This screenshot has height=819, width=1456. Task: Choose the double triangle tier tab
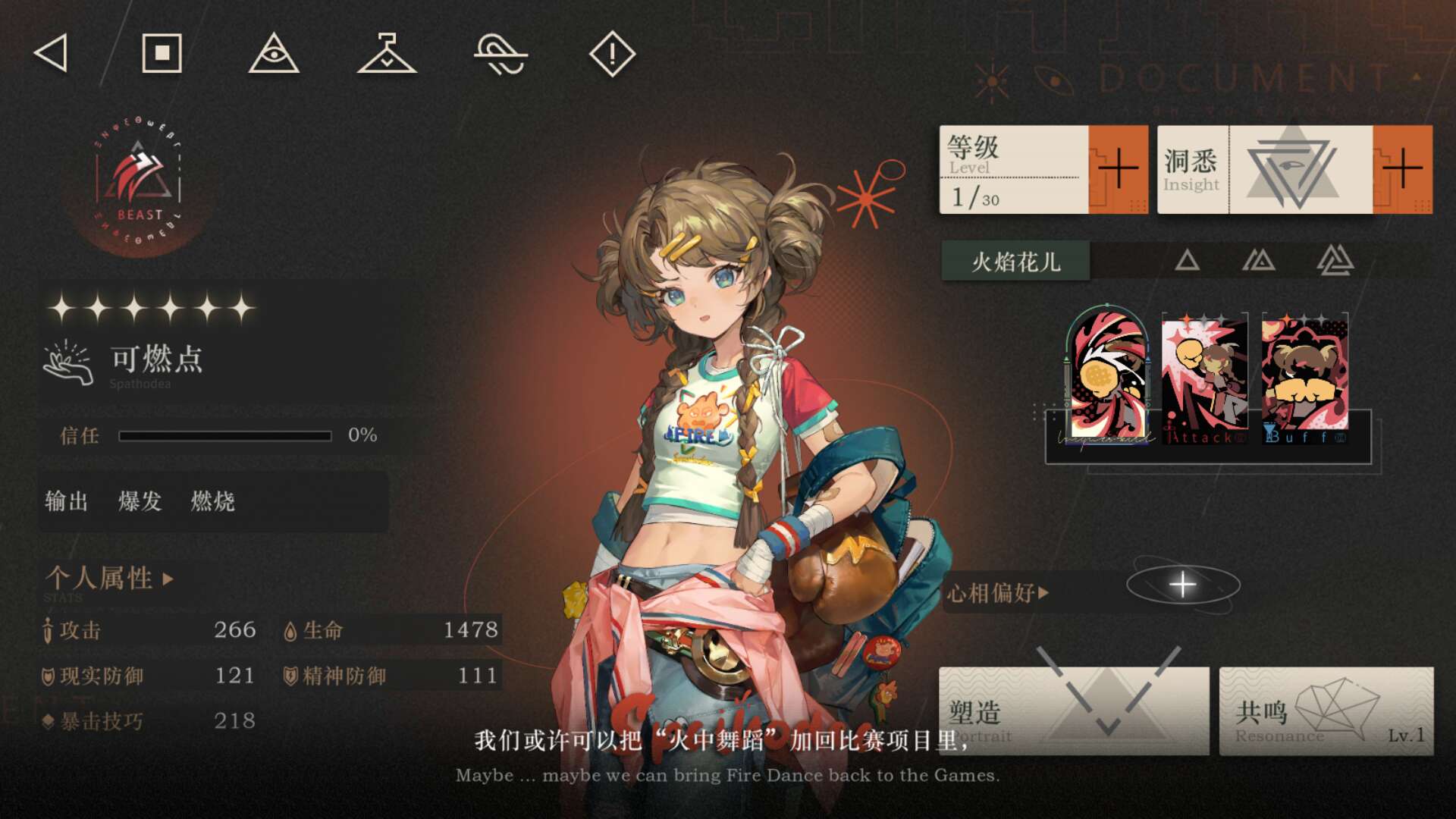(1259, 261)
